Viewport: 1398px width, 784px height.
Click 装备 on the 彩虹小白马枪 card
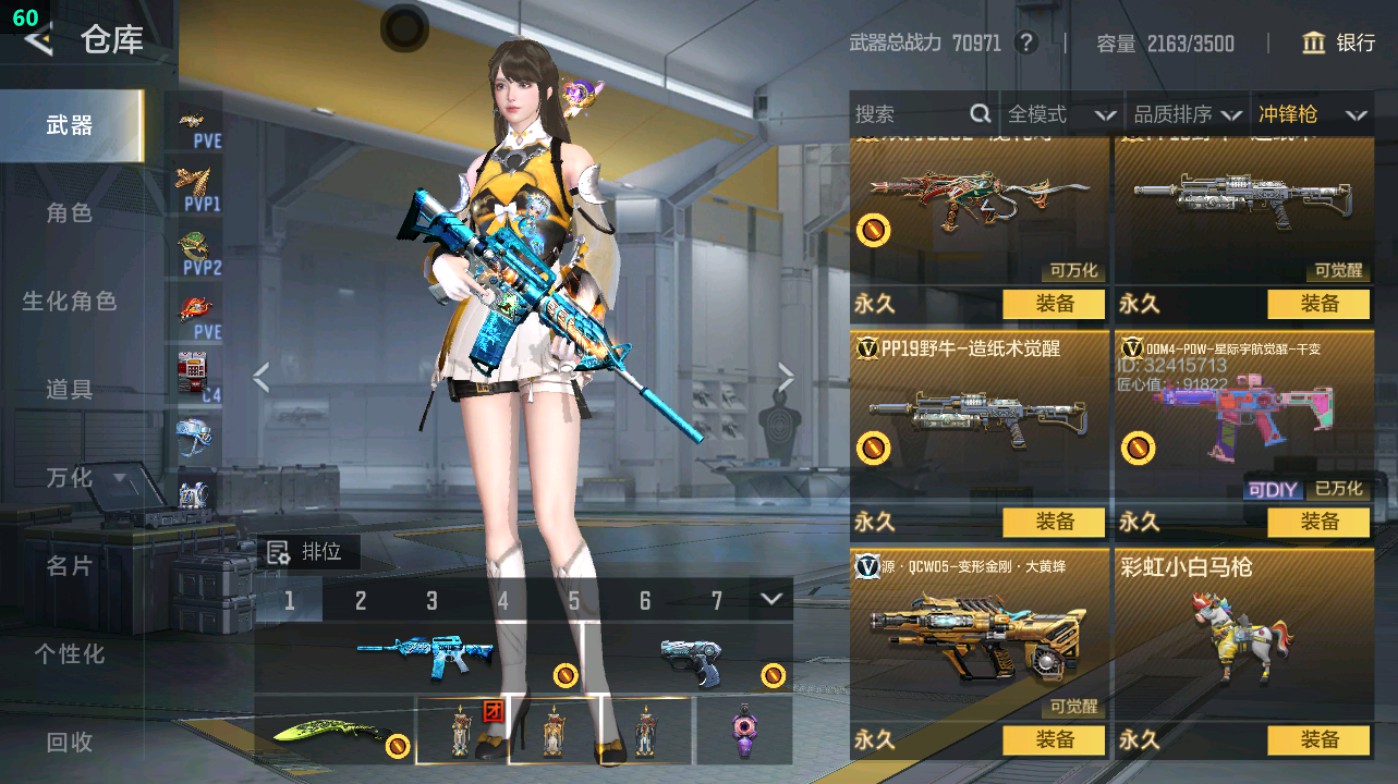1318,740
